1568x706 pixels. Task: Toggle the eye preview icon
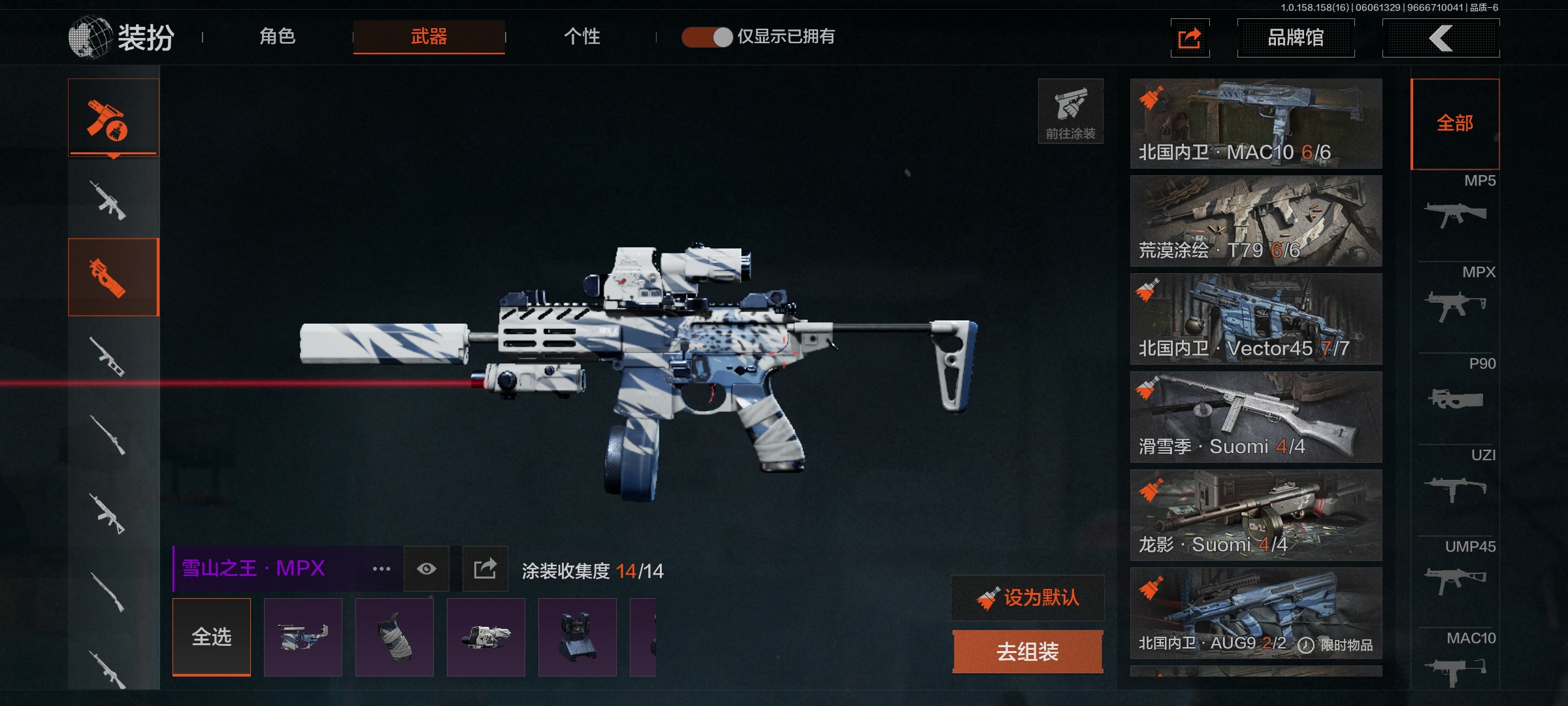[x=427, y=569]
